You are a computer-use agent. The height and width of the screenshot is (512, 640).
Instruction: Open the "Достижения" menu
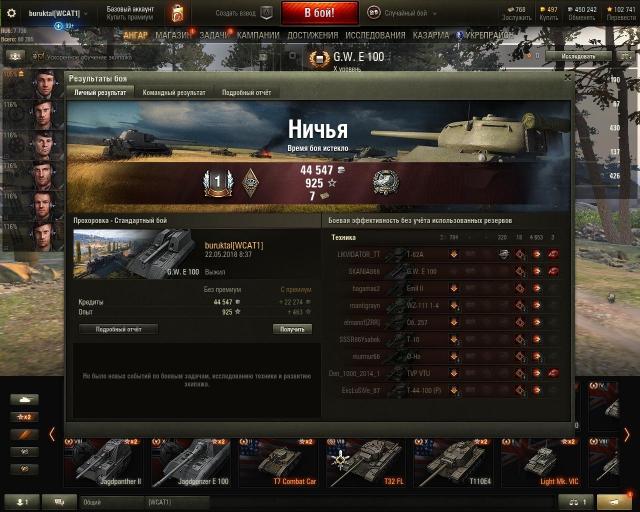[312, 34]
